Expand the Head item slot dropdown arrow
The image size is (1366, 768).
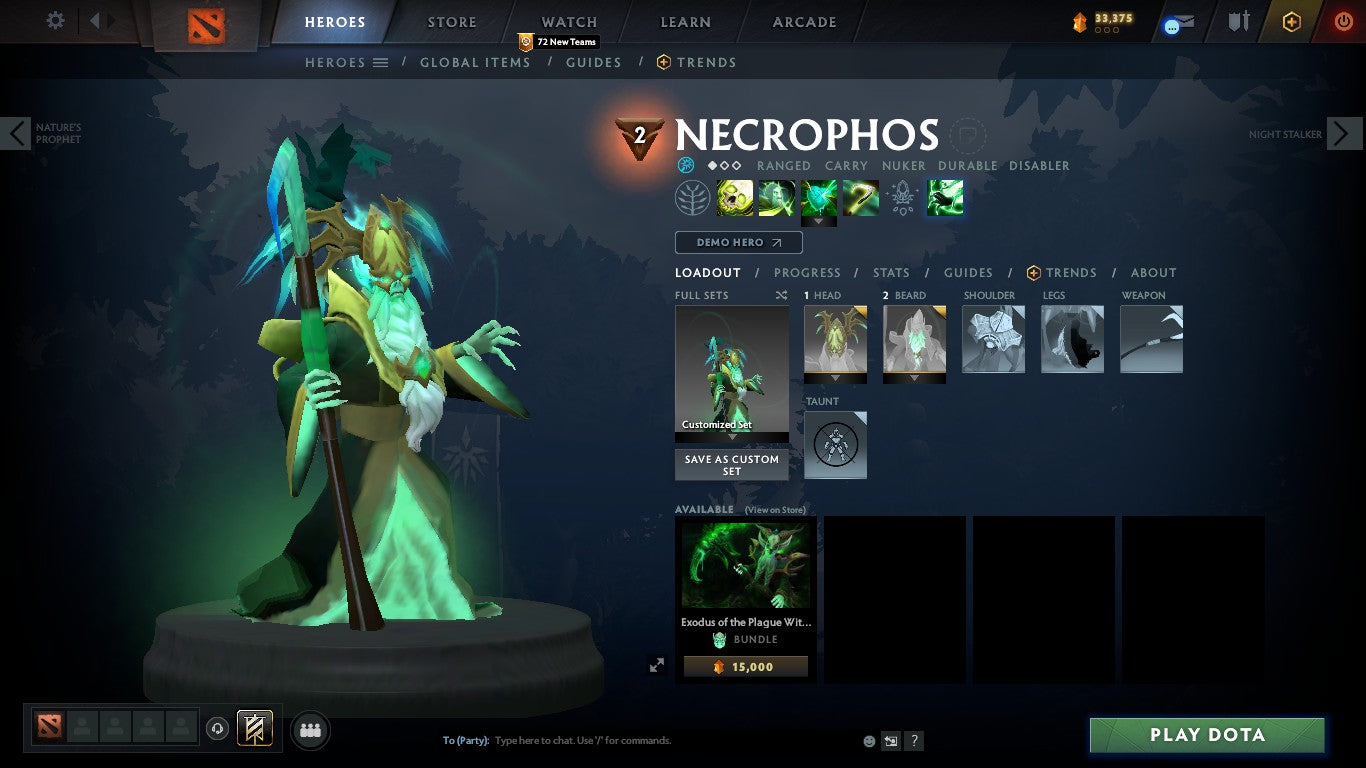click(x=835, y=380)
